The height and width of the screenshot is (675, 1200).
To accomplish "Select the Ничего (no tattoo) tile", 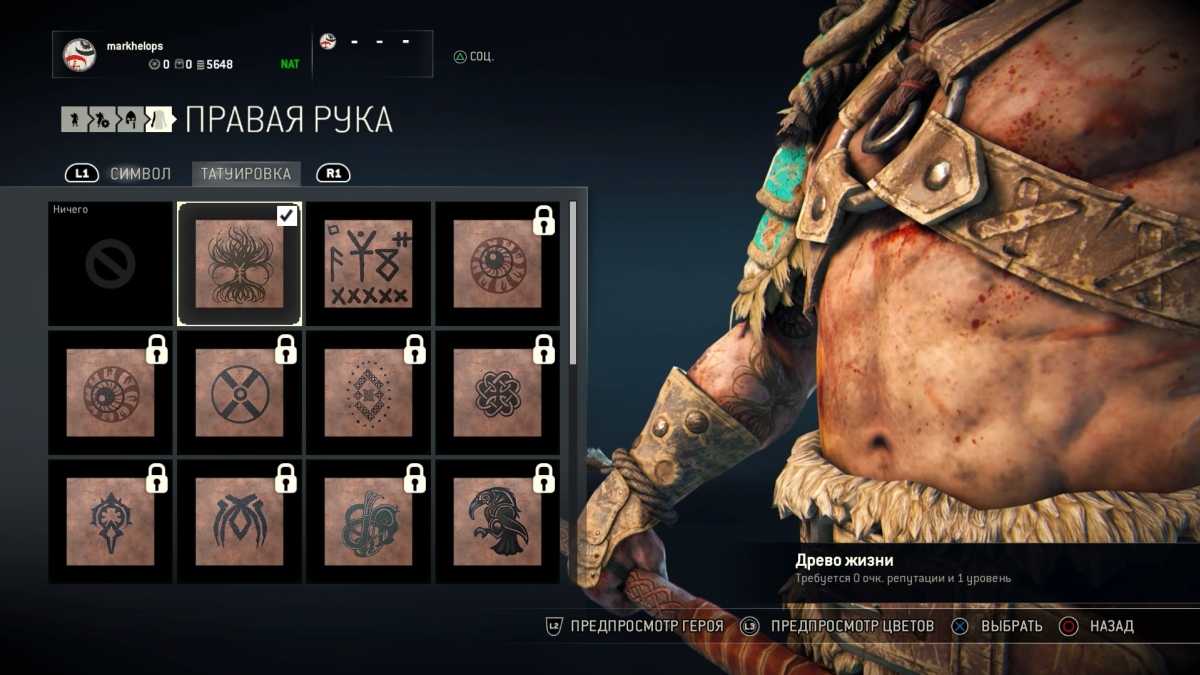I will (110, 264).
